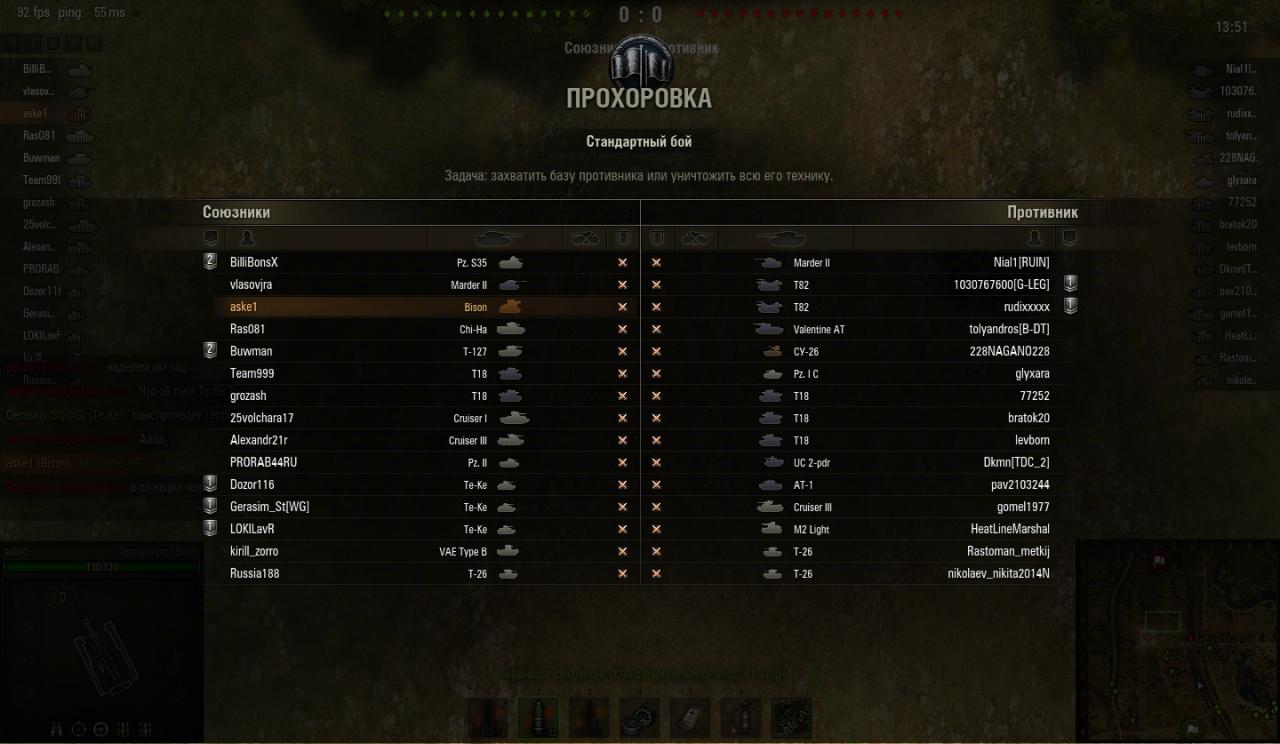The height and width of the screenshot is (744, 1280).
Task: Select the highlighted shell ammo slot
Action: 538,717
